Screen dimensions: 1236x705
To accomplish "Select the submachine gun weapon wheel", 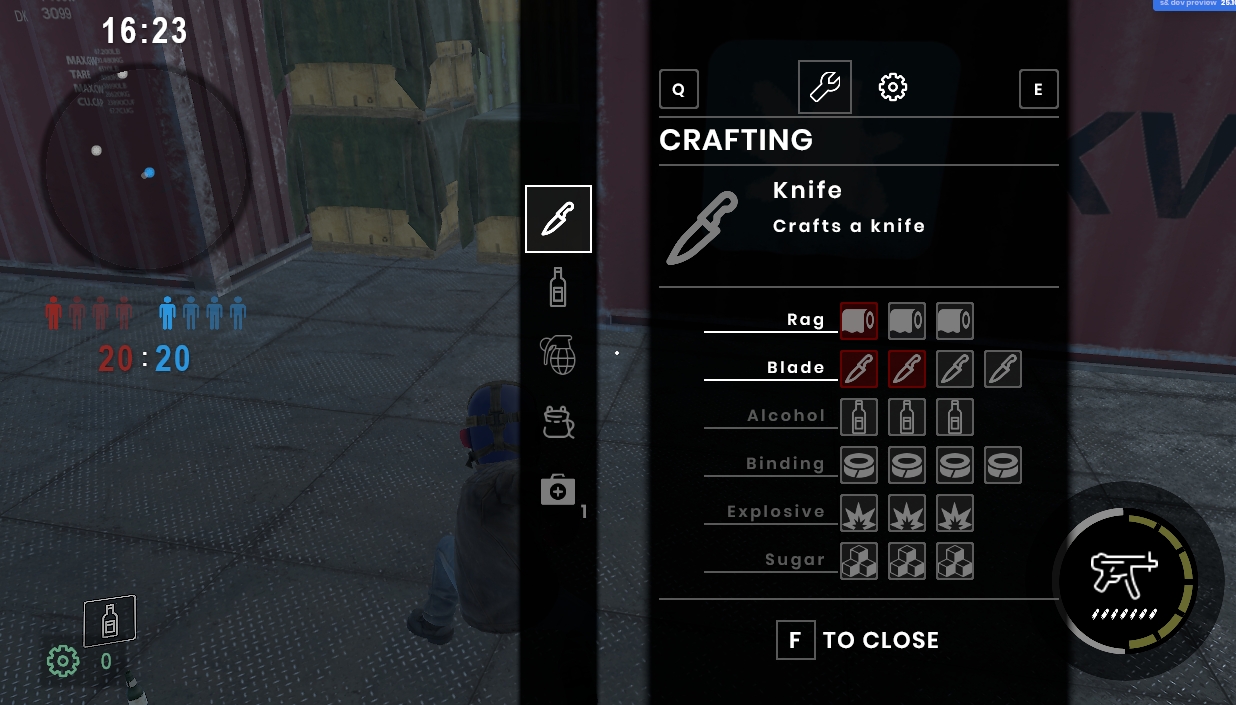I will pos(1124,579).
